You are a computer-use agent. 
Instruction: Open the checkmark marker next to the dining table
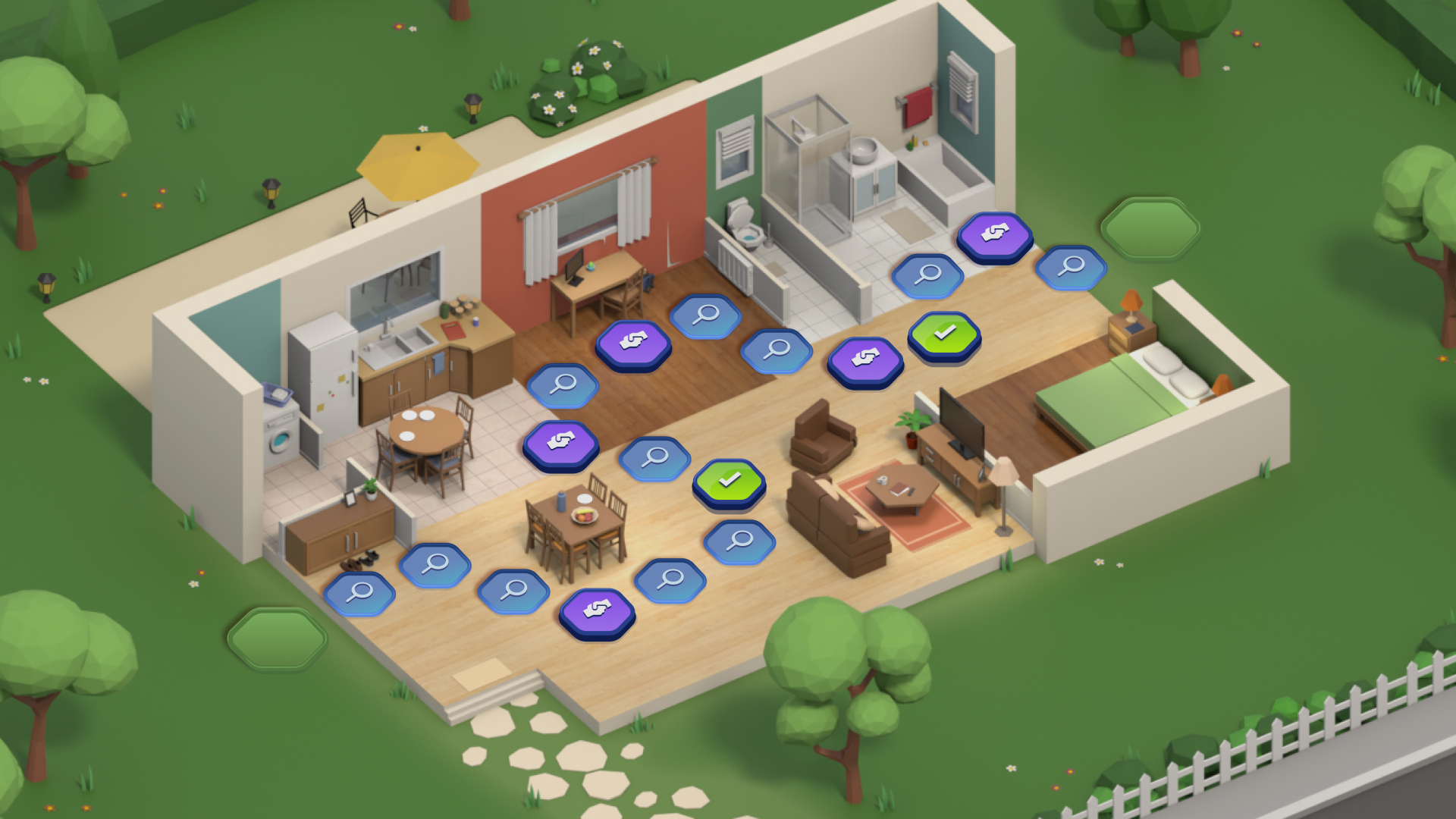coord(729,481)
